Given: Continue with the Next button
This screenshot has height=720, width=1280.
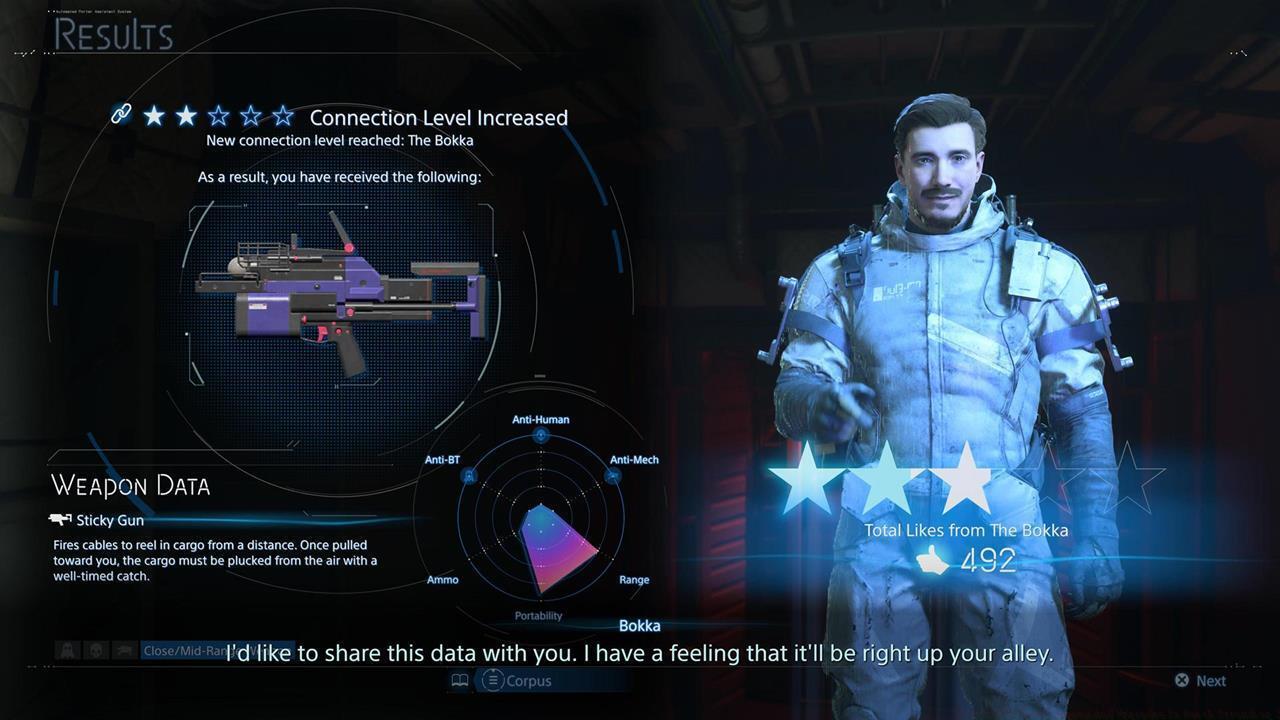Looking at the screenshot, I should 1200,681.
